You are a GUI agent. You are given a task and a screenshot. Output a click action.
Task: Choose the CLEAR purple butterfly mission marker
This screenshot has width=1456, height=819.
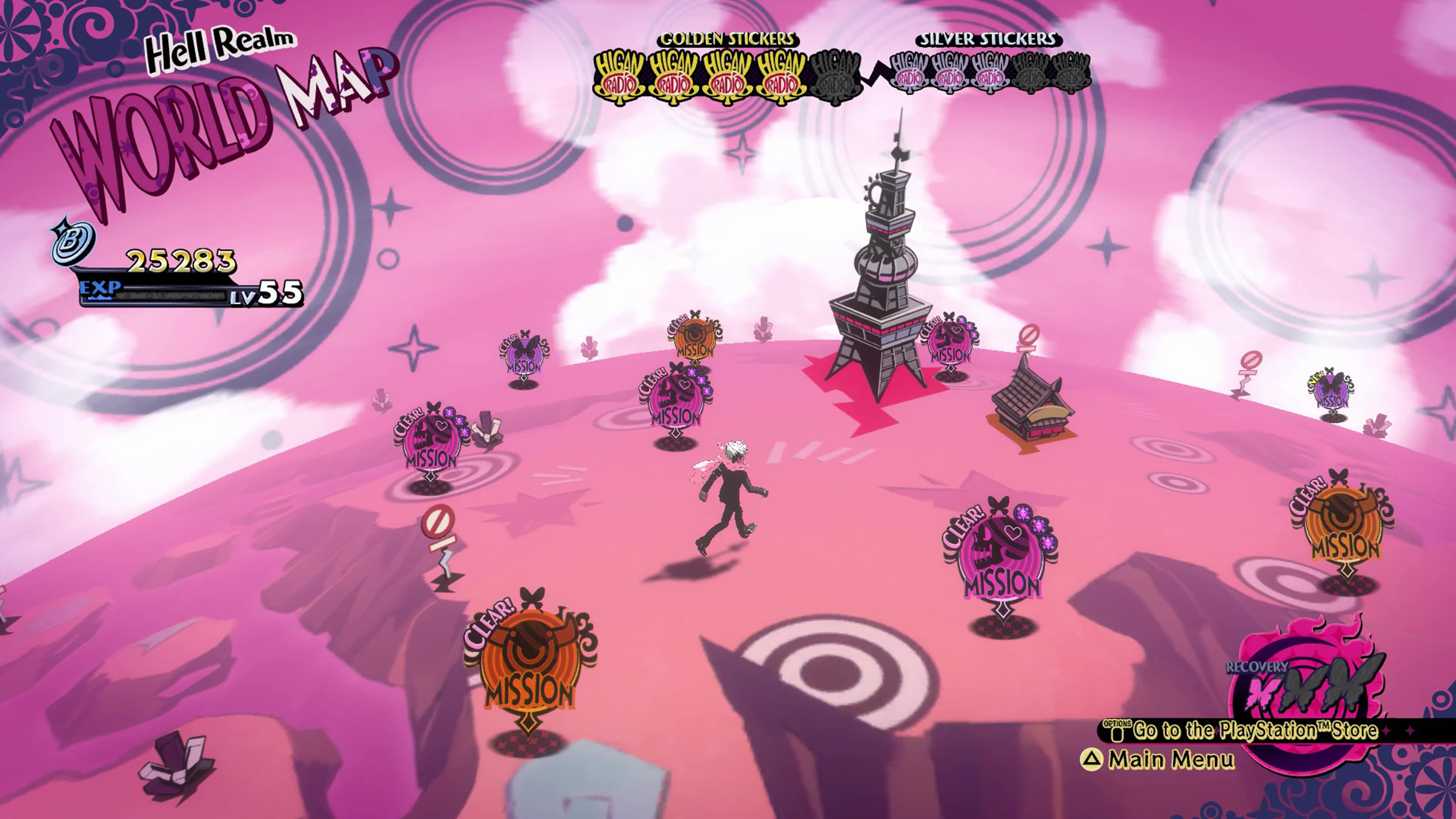524,355
